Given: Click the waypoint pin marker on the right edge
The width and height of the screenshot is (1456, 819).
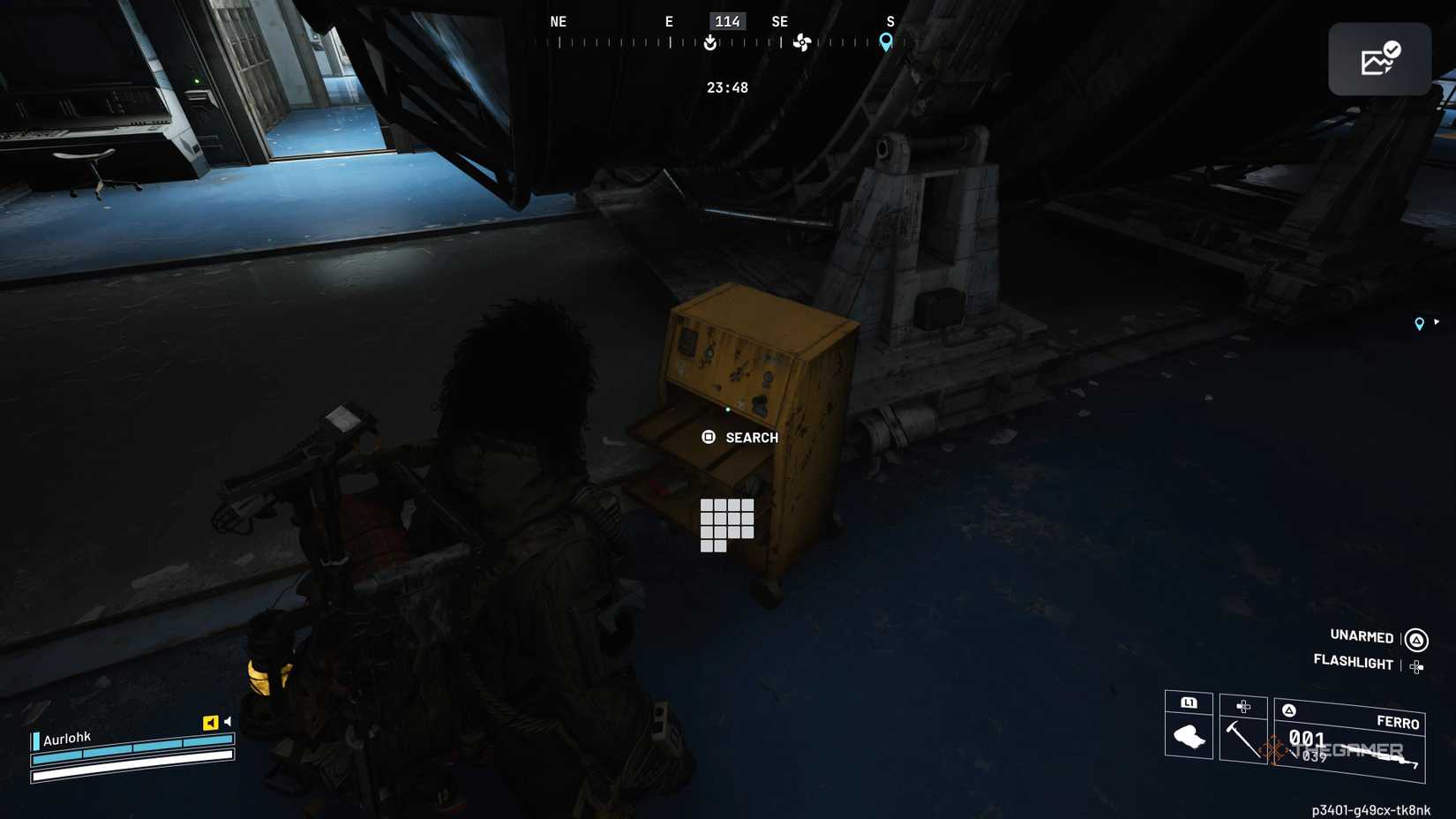Looking at the screenshot, I should [1420, 324].
